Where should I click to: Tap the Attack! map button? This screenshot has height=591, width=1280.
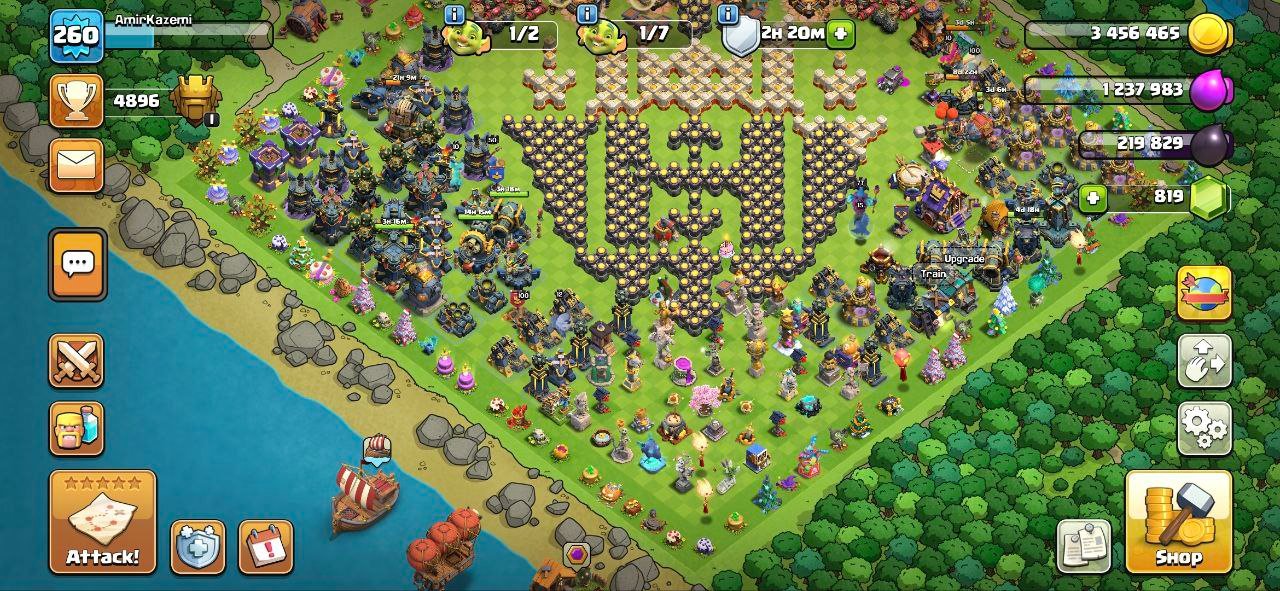point(103,521)
